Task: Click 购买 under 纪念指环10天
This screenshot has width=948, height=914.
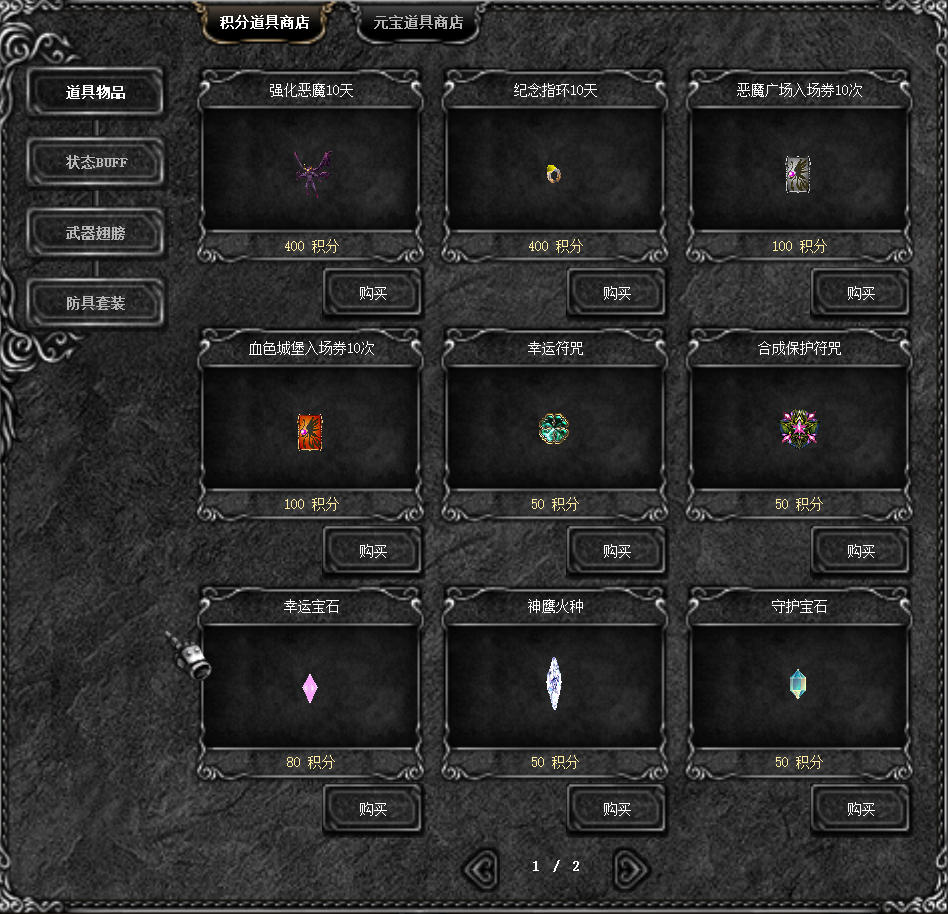Action: pyautogui.click(x=617, y=293)
